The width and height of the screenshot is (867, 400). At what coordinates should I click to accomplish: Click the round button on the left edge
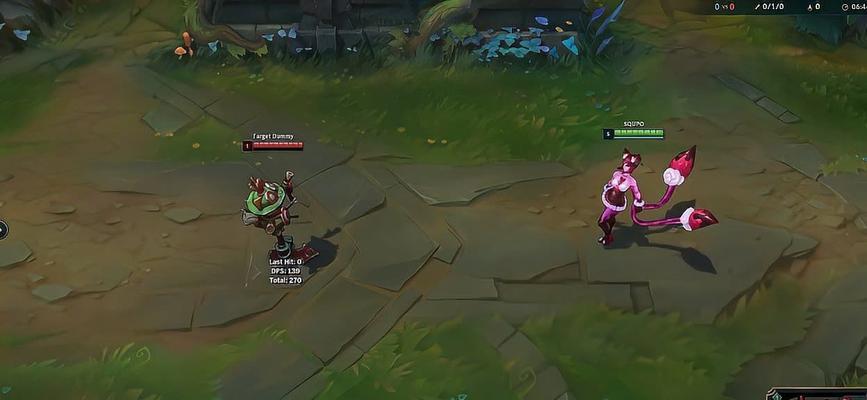[x=3, y=229]
